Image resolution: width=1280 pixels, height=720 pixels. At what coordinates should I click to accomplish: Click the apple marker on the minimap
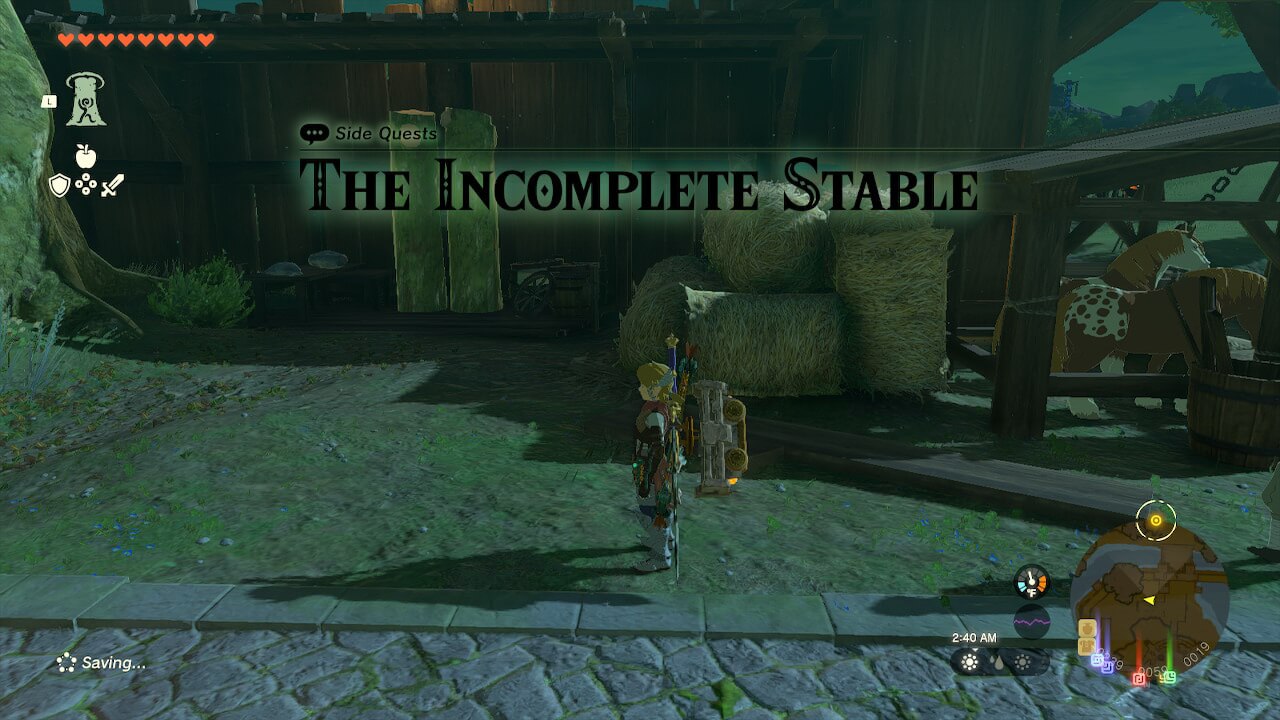[1087, 628]
